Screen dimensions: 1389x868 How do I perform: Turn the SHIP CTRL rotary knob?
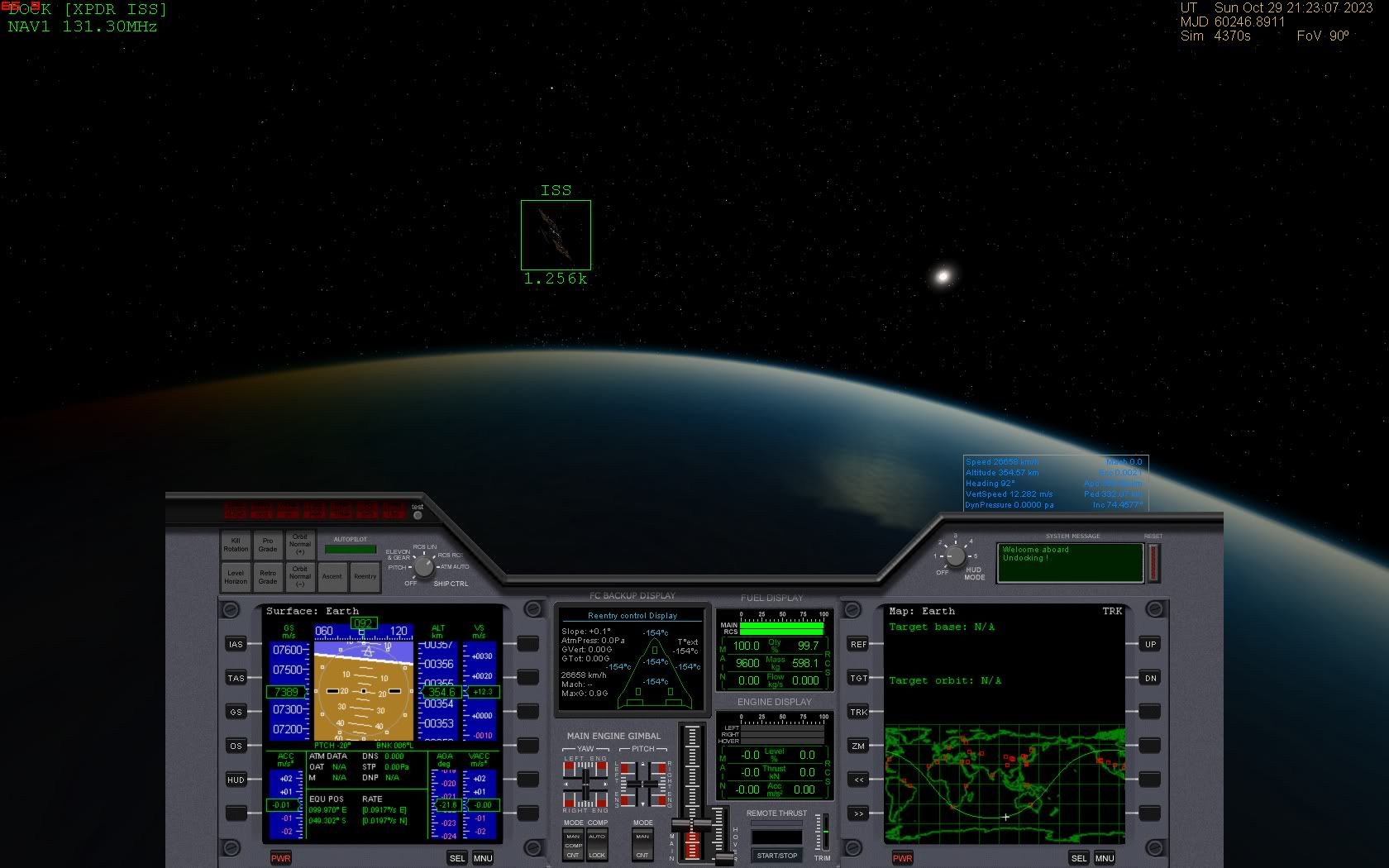pyautogui.click(x=423, y=566)
